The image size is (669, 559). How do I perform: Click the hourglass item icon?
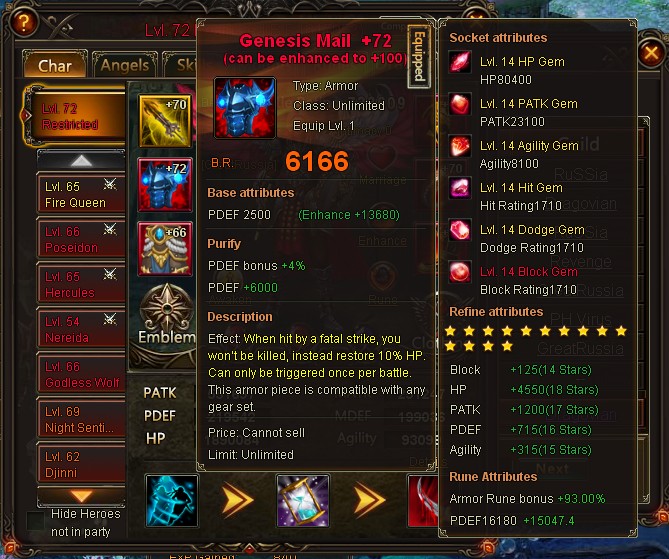click(x=301, y=500)
